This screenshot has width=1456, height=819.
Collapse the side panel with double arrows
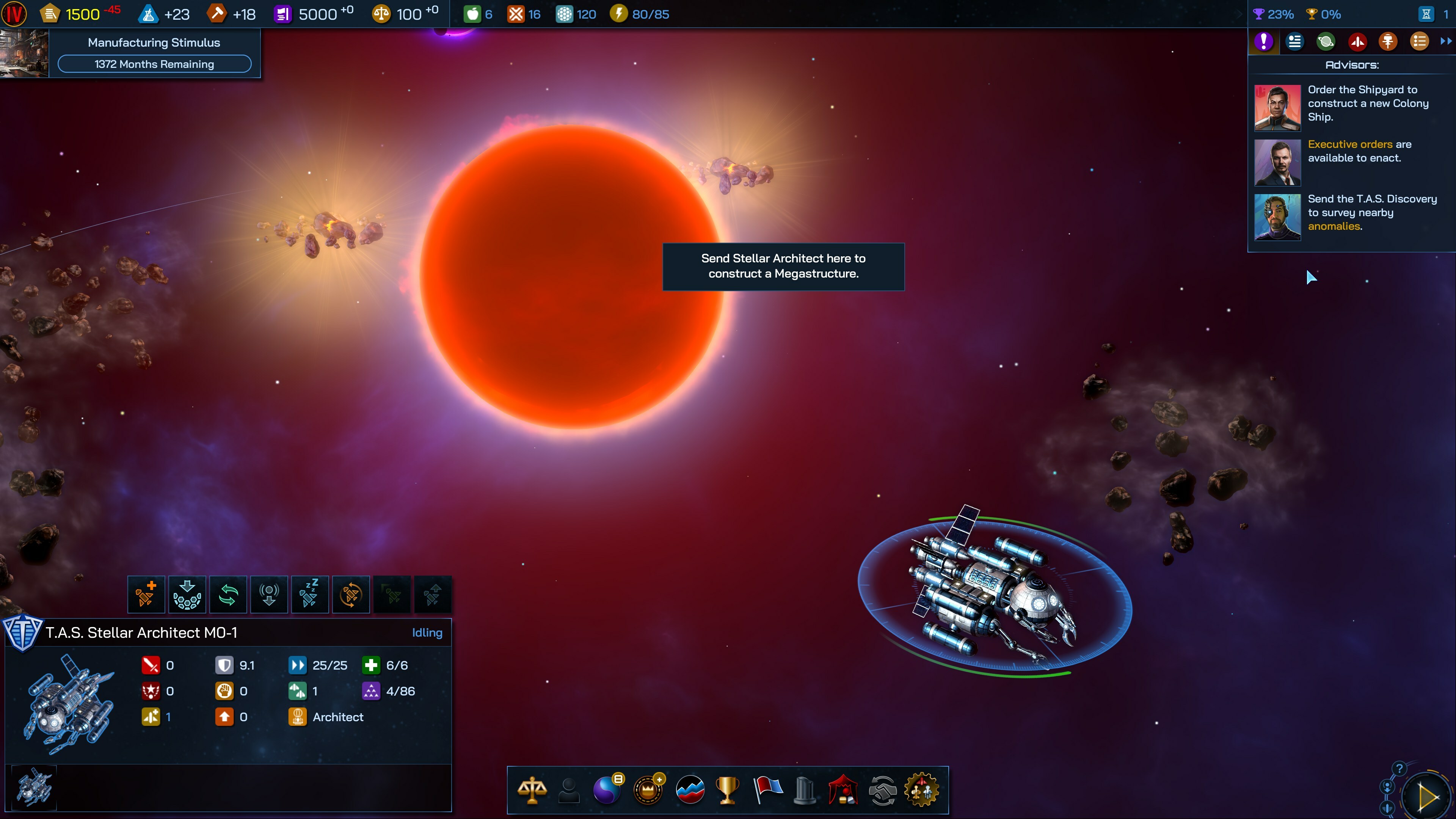(1445, 41)
